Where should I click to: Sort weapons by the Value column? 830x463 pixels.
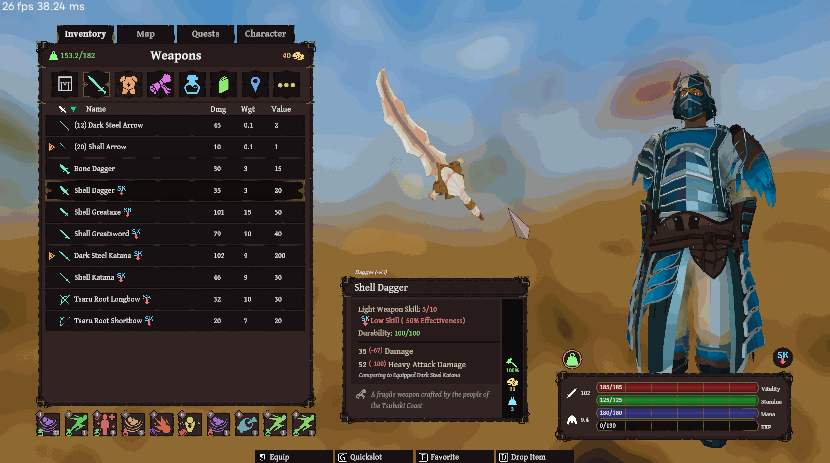(281, 108)
